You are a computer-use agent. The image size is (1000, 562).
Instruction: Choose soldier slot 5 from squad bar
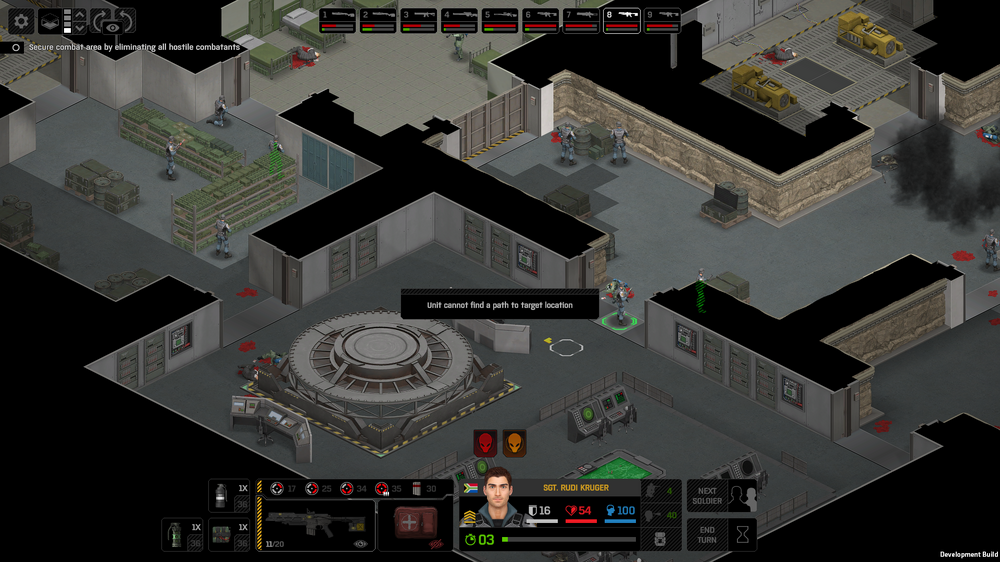[500, 20]
